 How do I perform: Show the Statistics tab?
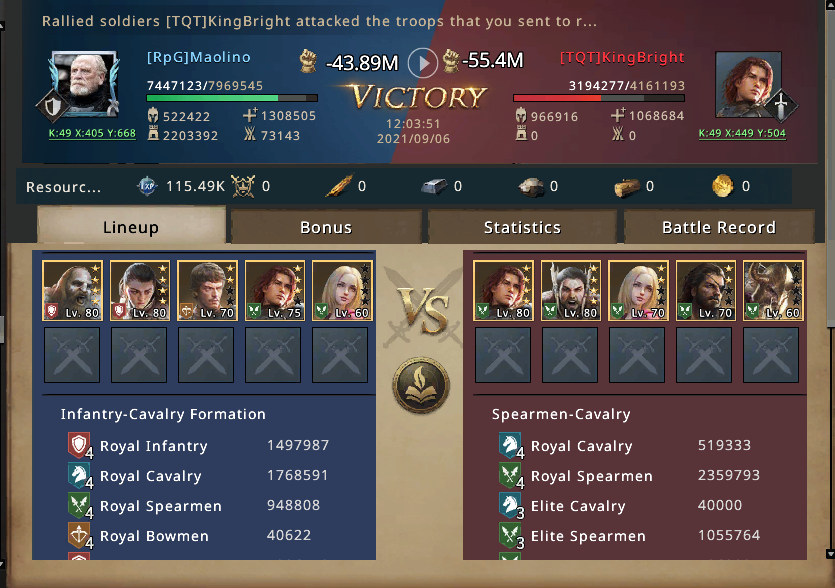522,227
